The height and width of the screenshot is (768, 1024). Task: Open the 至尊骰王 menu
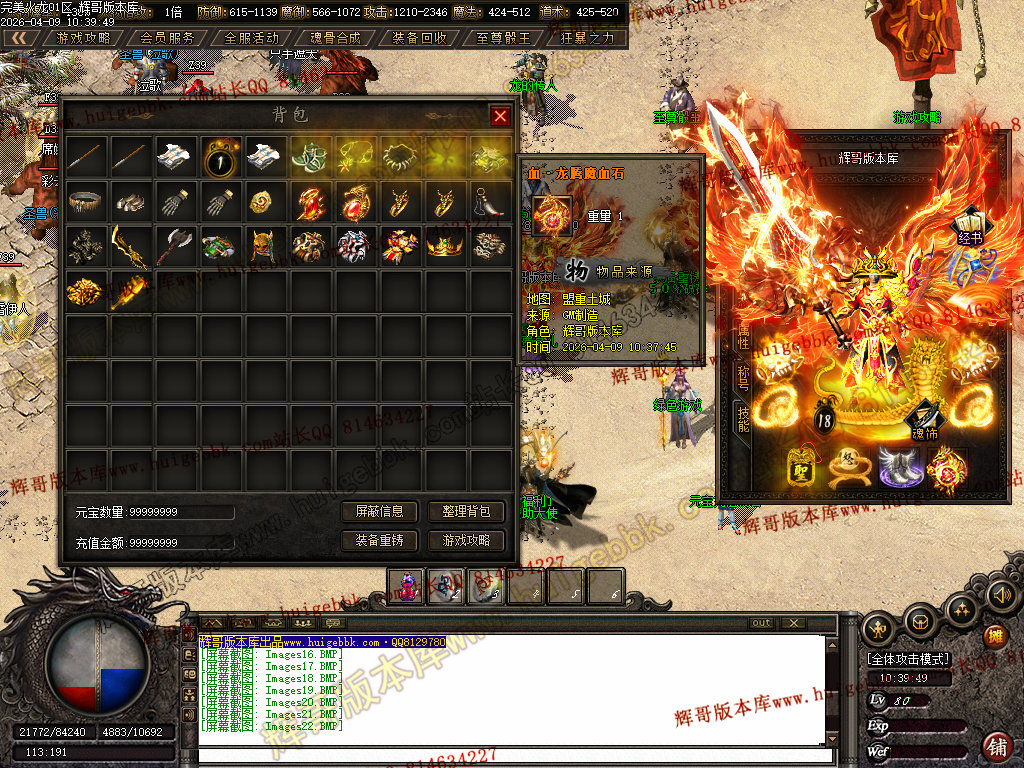point(503,38)
